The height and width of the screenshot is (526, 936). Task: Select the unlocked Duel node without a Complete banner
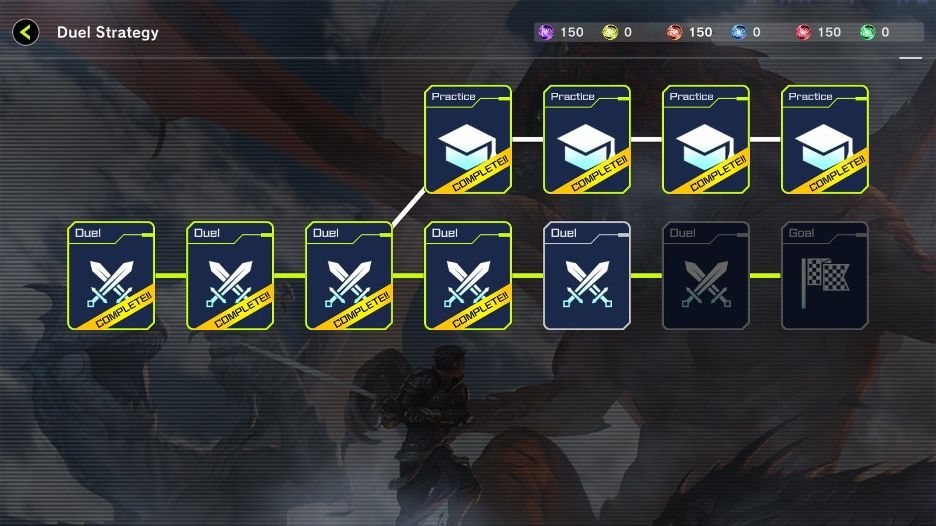click(x=587, y=276)
